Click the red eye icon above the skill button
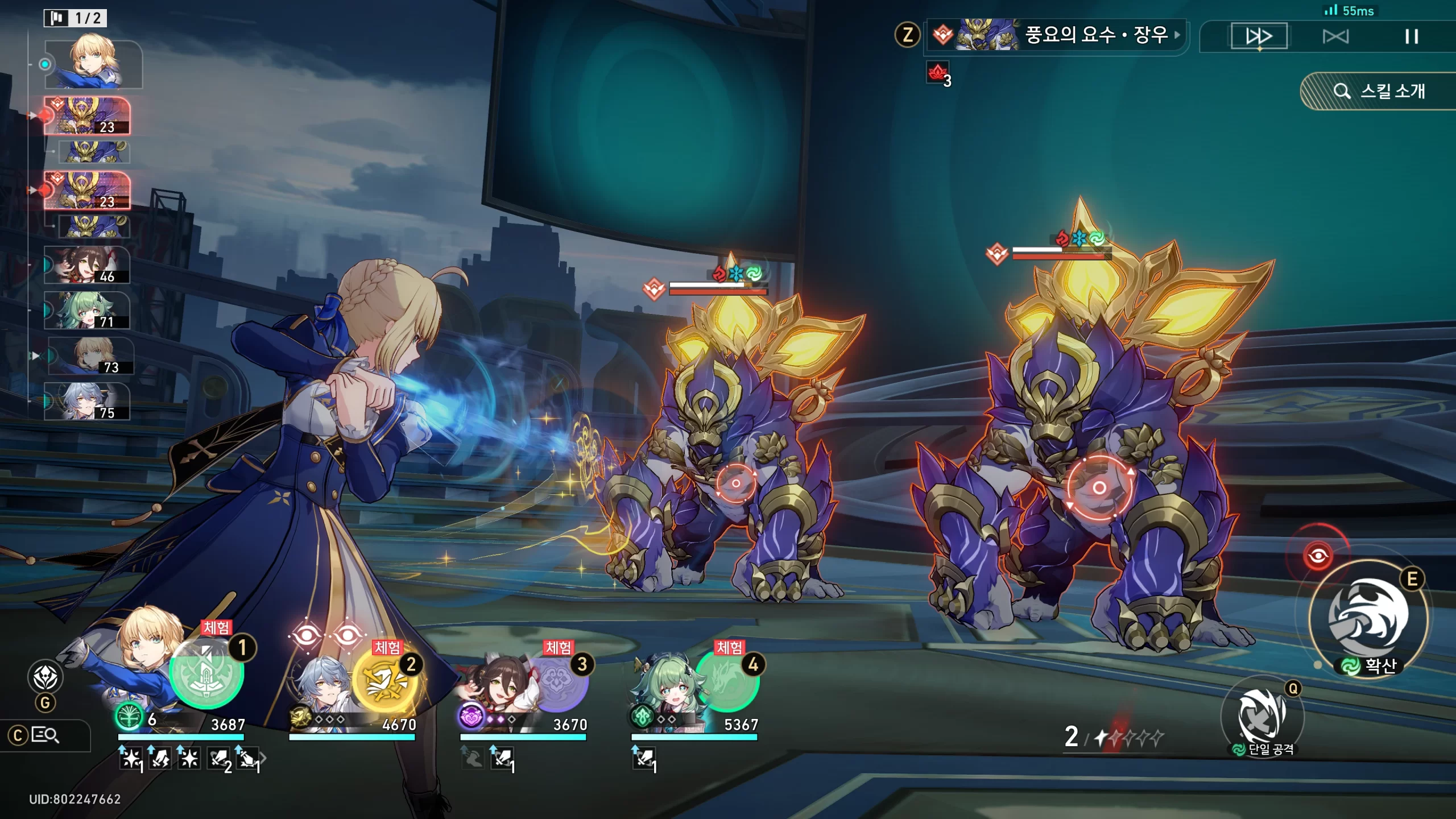 [1318, 555]
